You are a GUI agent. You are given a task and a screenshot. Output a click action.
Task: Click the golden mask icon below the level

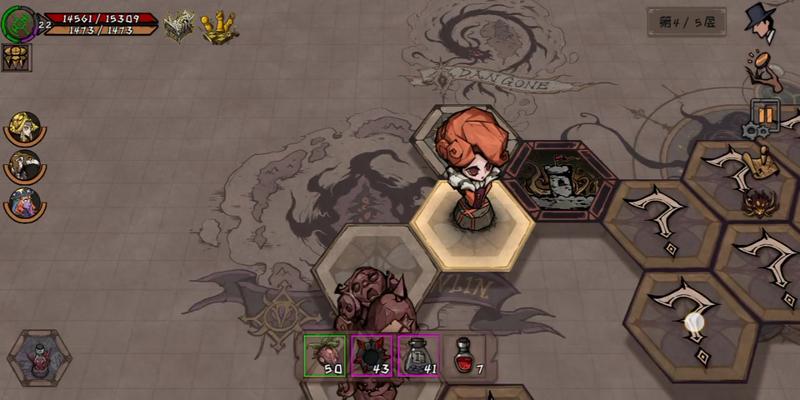17,58
